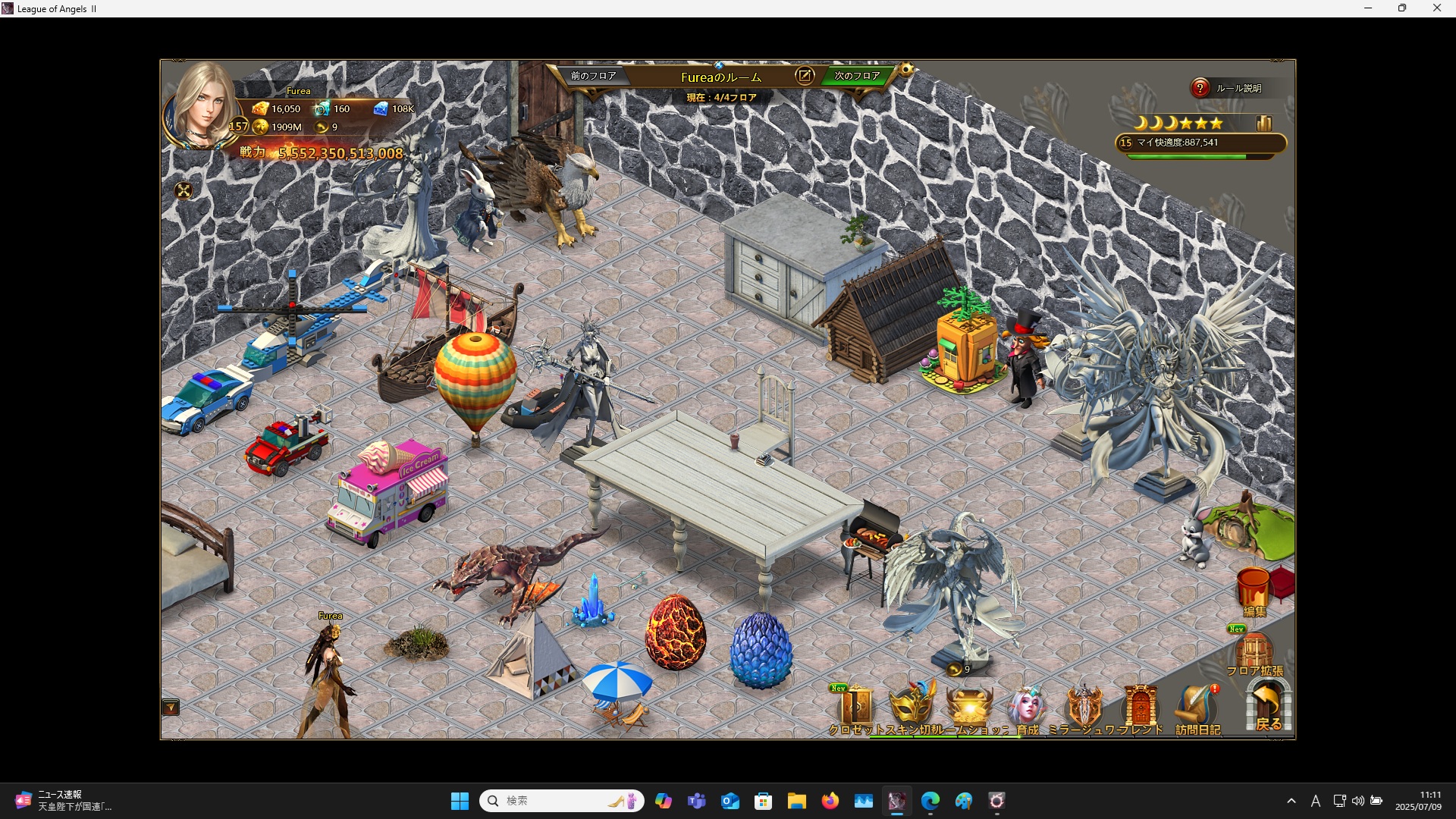Edit the room name with the pencil icon
Image resolution: width=1456 pixels, height=819 pixels.
[805, 76]
